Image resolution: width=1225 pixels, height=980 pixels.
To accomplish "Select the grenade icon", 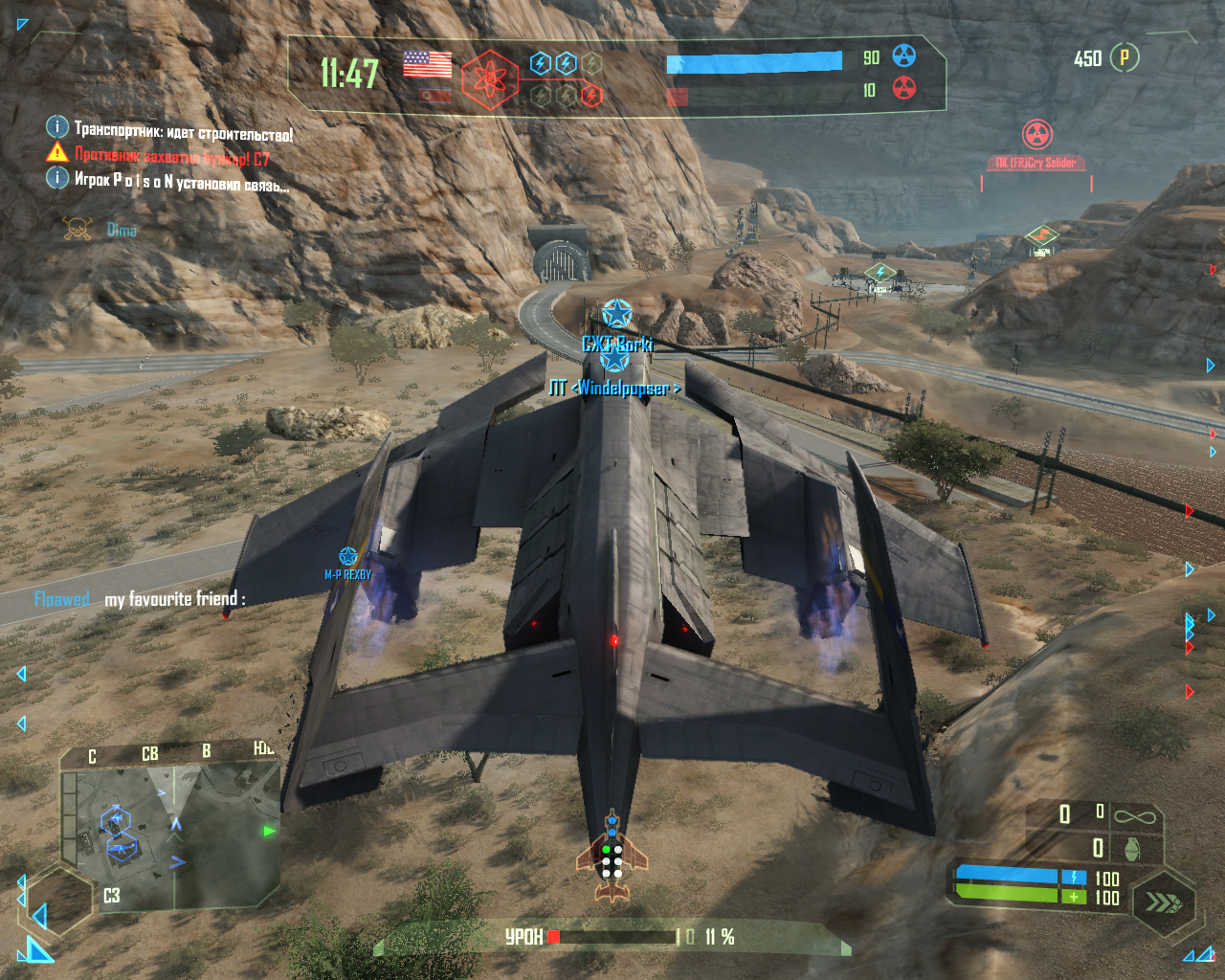I will coord(1131,848).
